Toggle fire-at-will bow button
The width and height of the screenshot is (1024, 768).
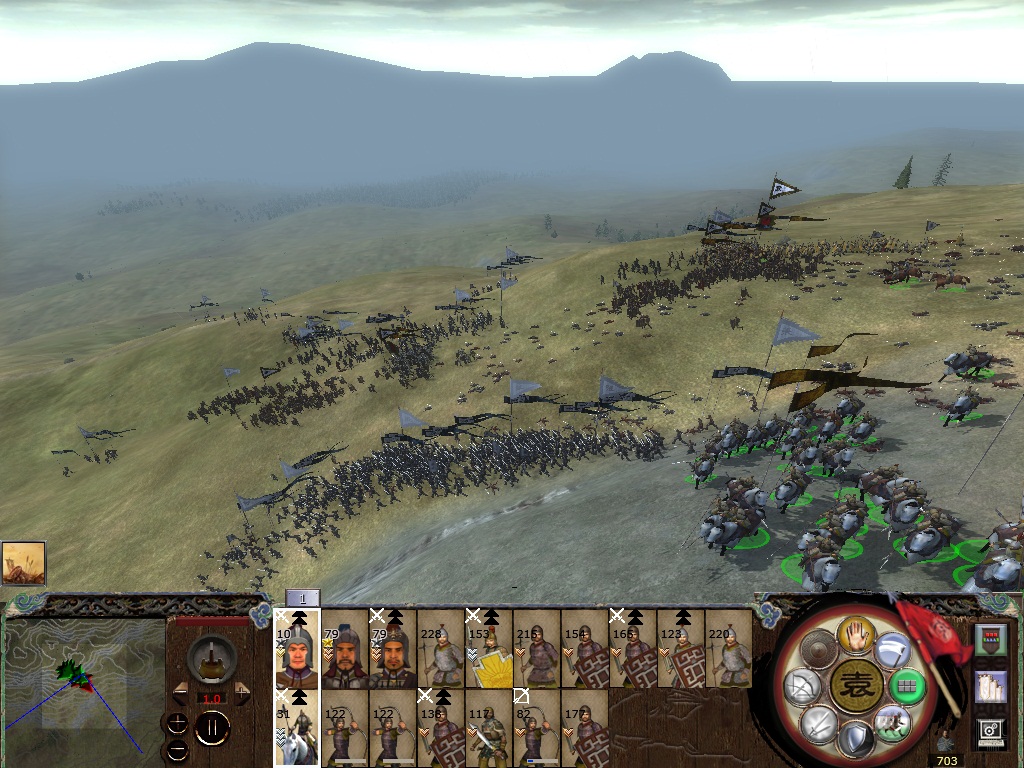click(x=801, y=687)
